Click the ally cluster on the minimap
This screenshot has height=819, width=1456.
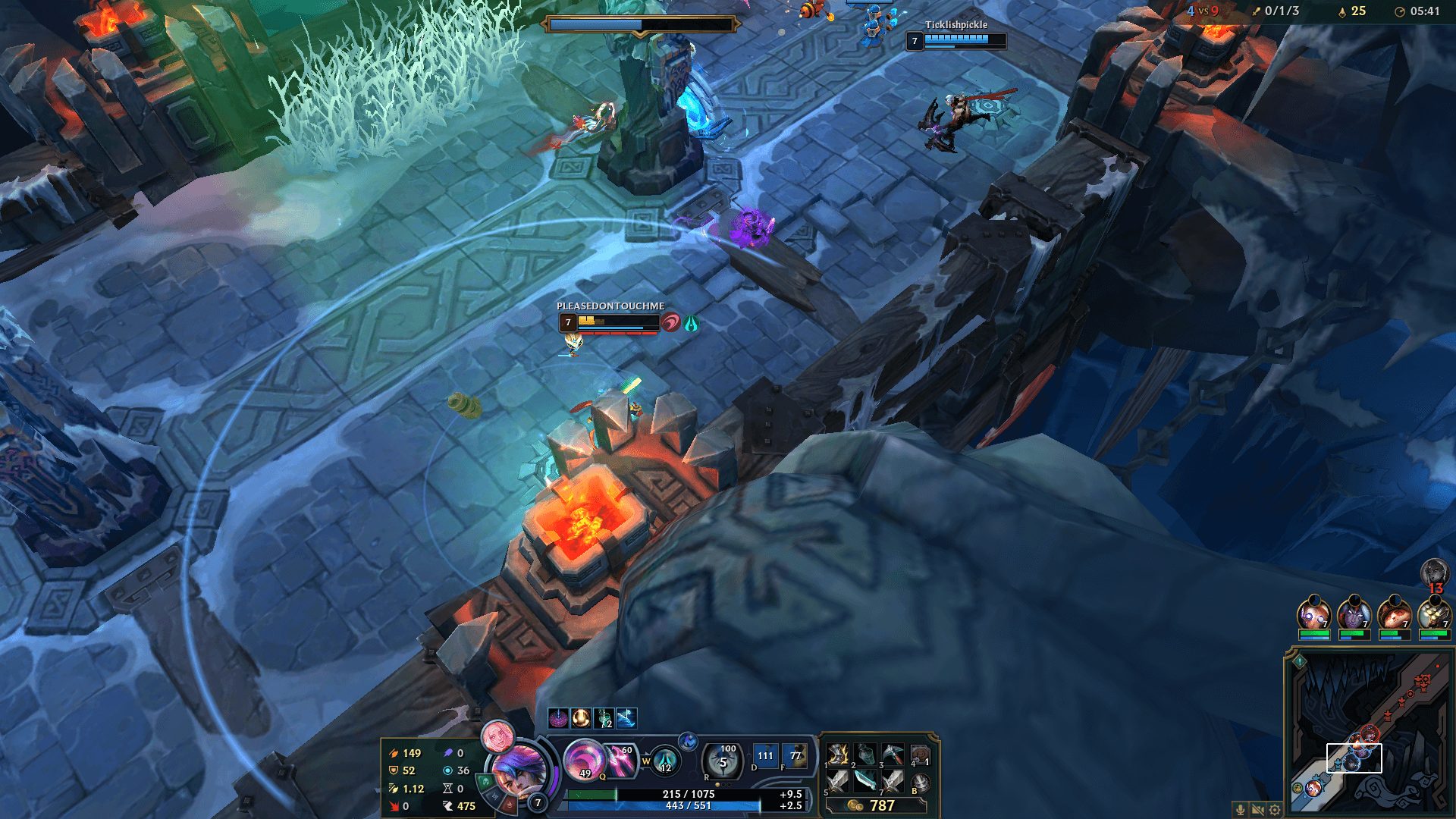click(1355, 752)
